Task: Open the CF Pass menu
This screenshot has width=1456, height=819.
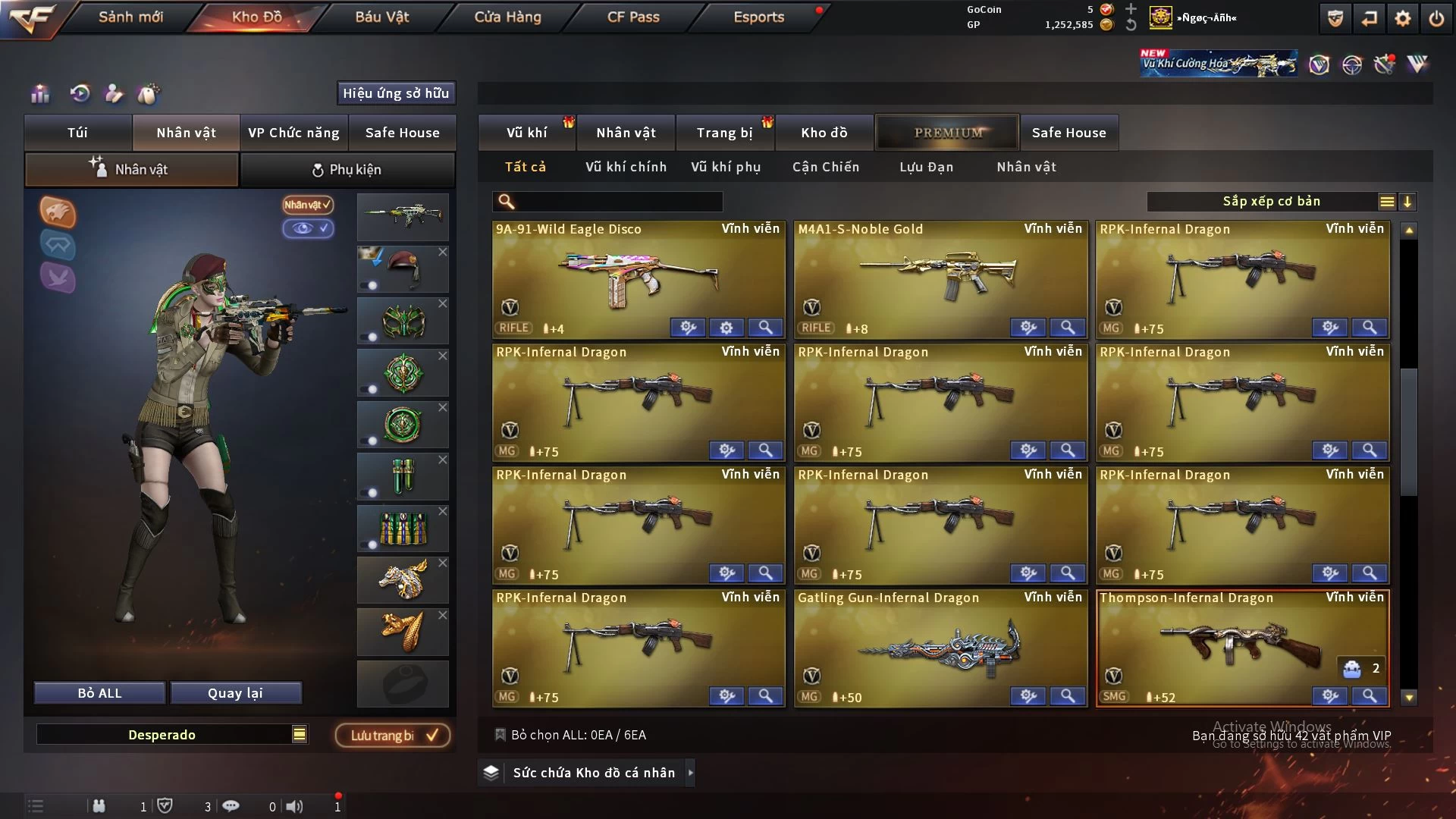Action: [633, 17]
